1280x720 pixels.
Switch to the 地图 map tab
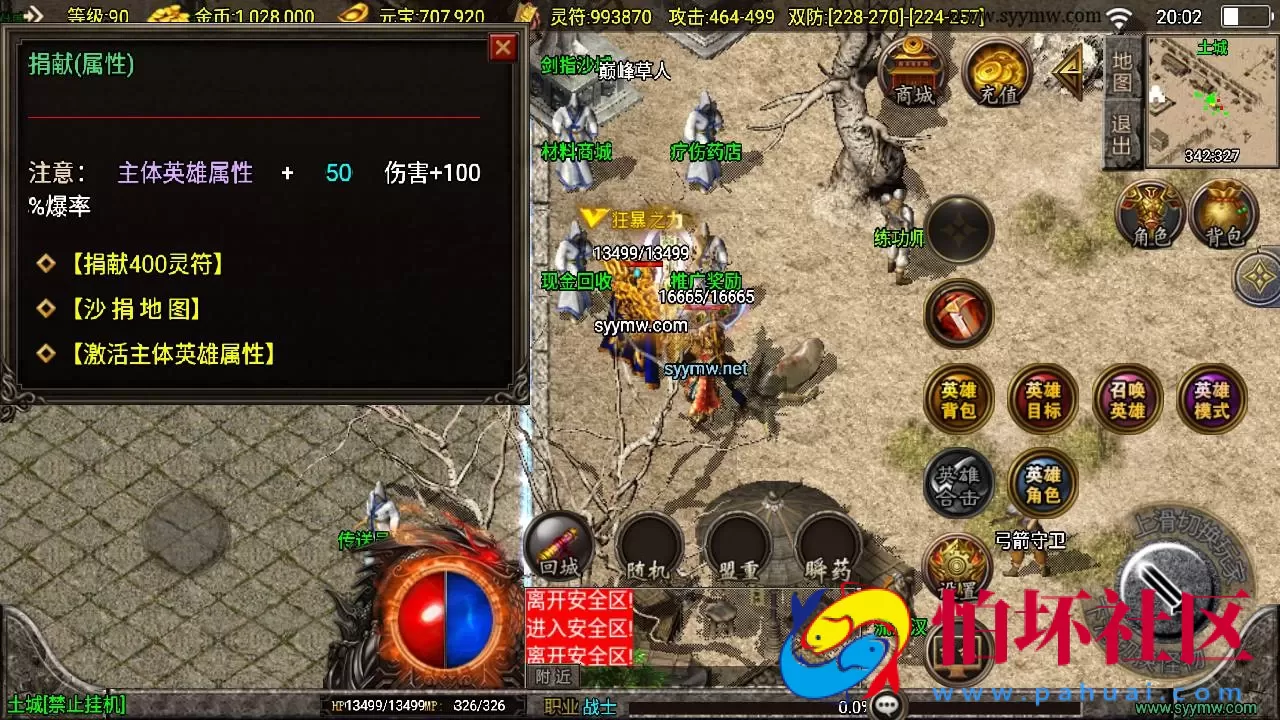(x=1122, y=70)
